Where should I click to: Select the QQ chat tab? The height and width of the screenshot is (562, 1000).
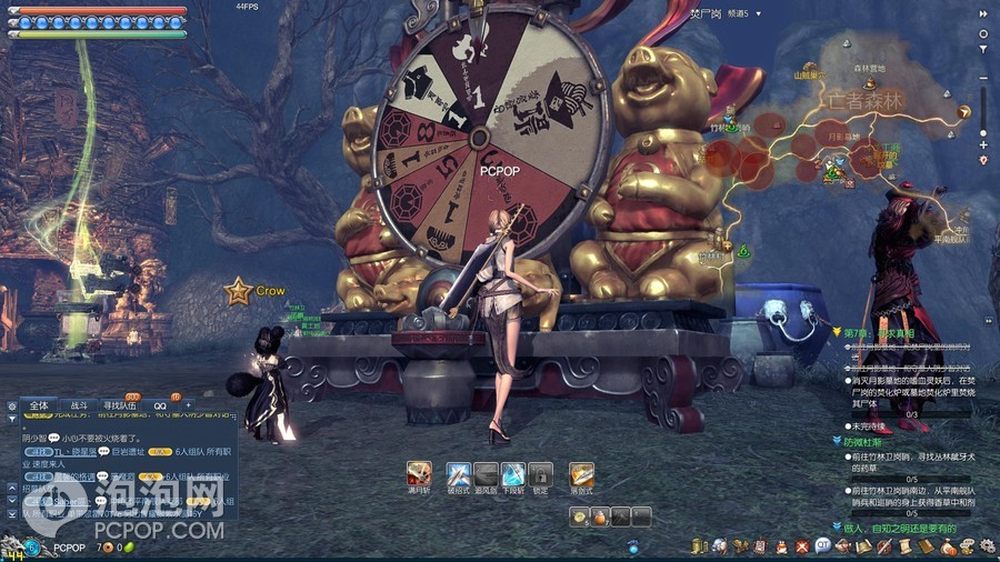160,406
